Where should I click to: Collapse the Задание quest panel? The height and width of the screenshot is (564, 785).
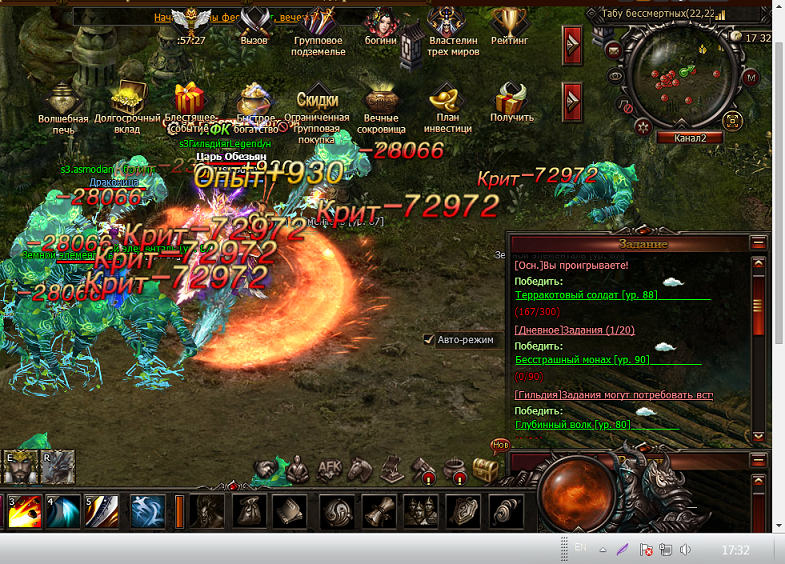(758, 243)
